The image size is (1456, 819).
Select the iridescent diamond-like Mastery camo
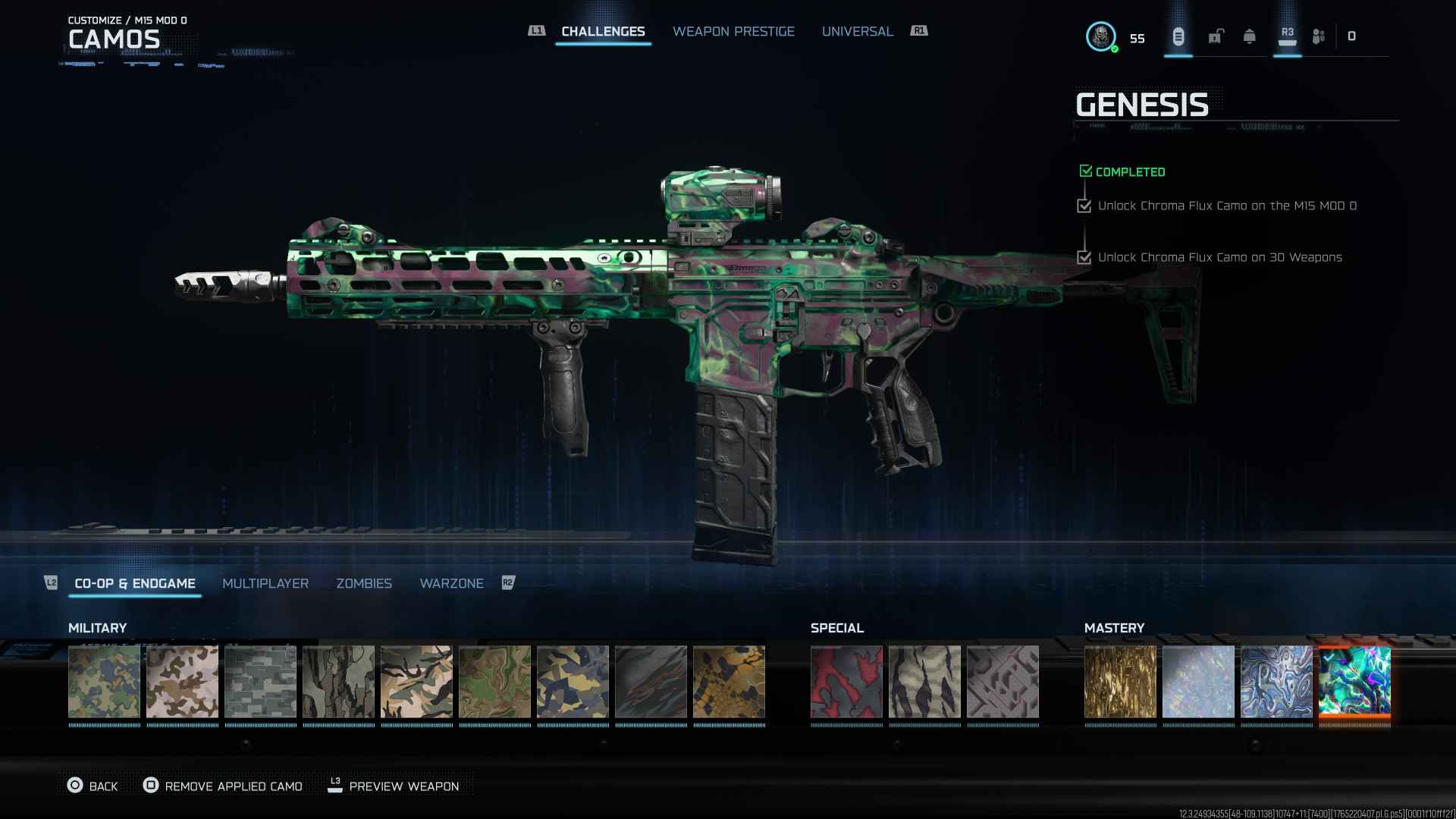point(1198,682)
